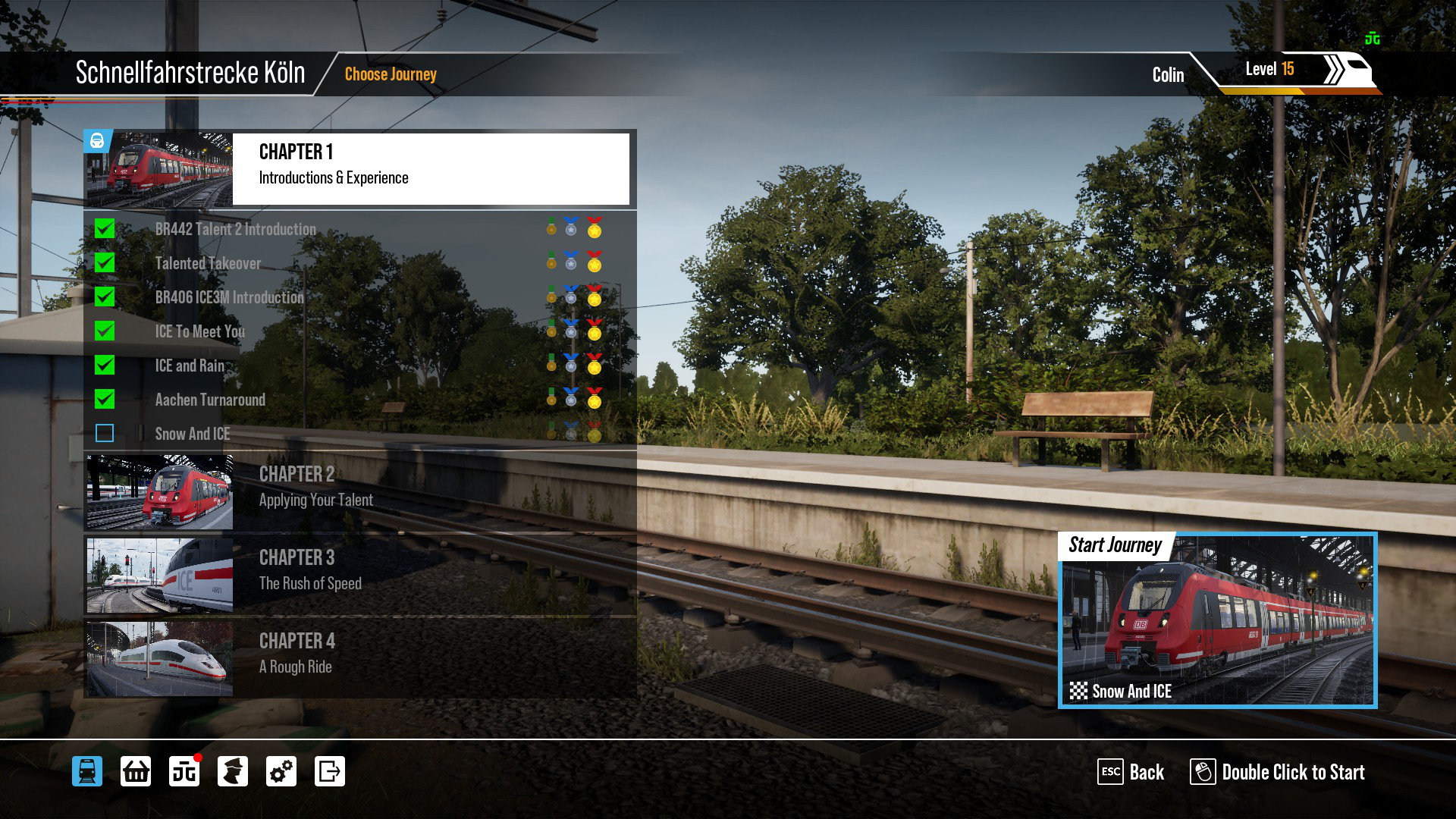Viewport: 1456px width, 819px height.
Task: Choose the BR442 Talent 2 Introduction scenario
Action: tap(235, 229)
